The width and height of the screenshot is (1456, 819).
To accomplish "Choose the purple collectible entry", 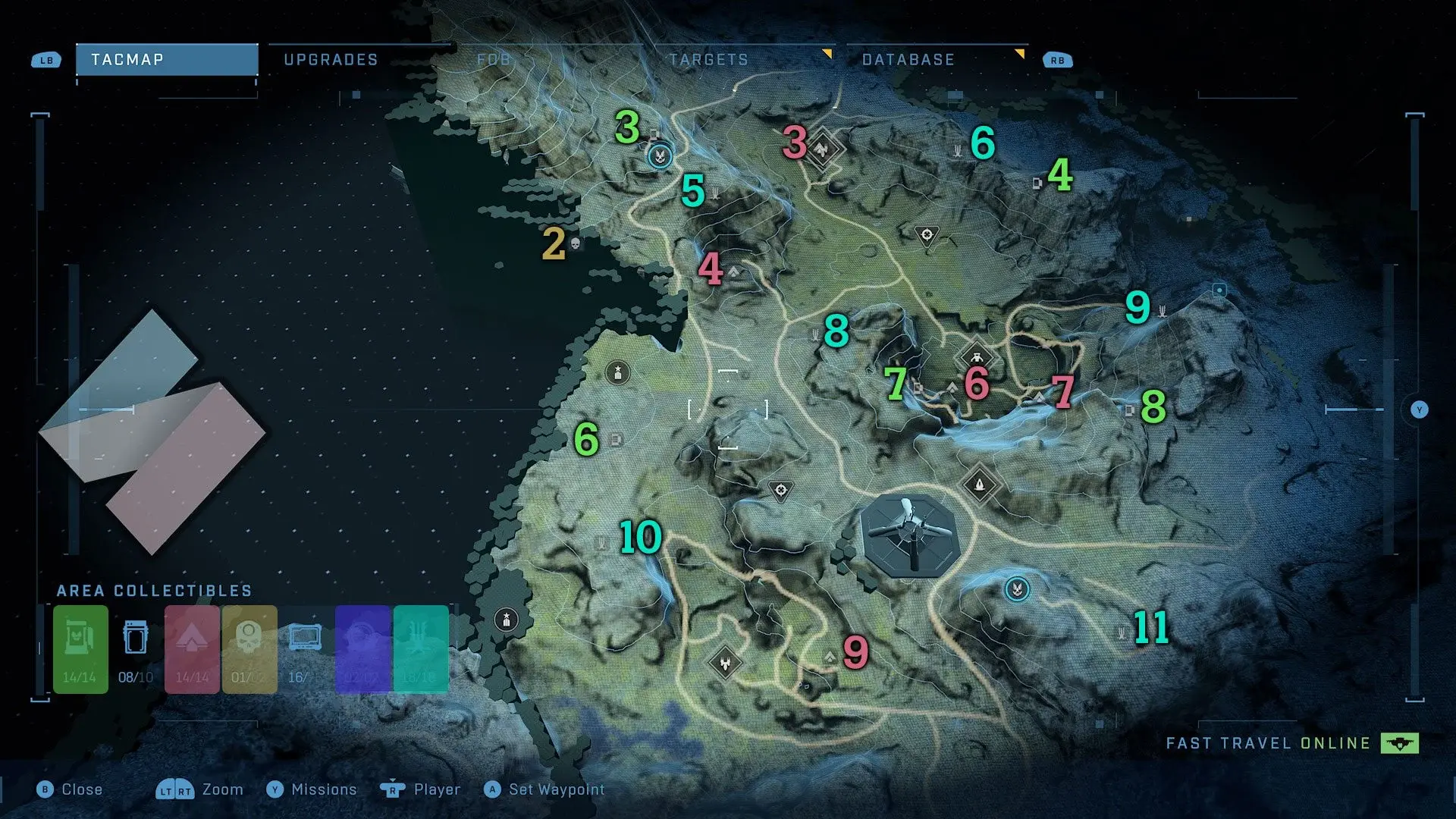I will 362,649.
